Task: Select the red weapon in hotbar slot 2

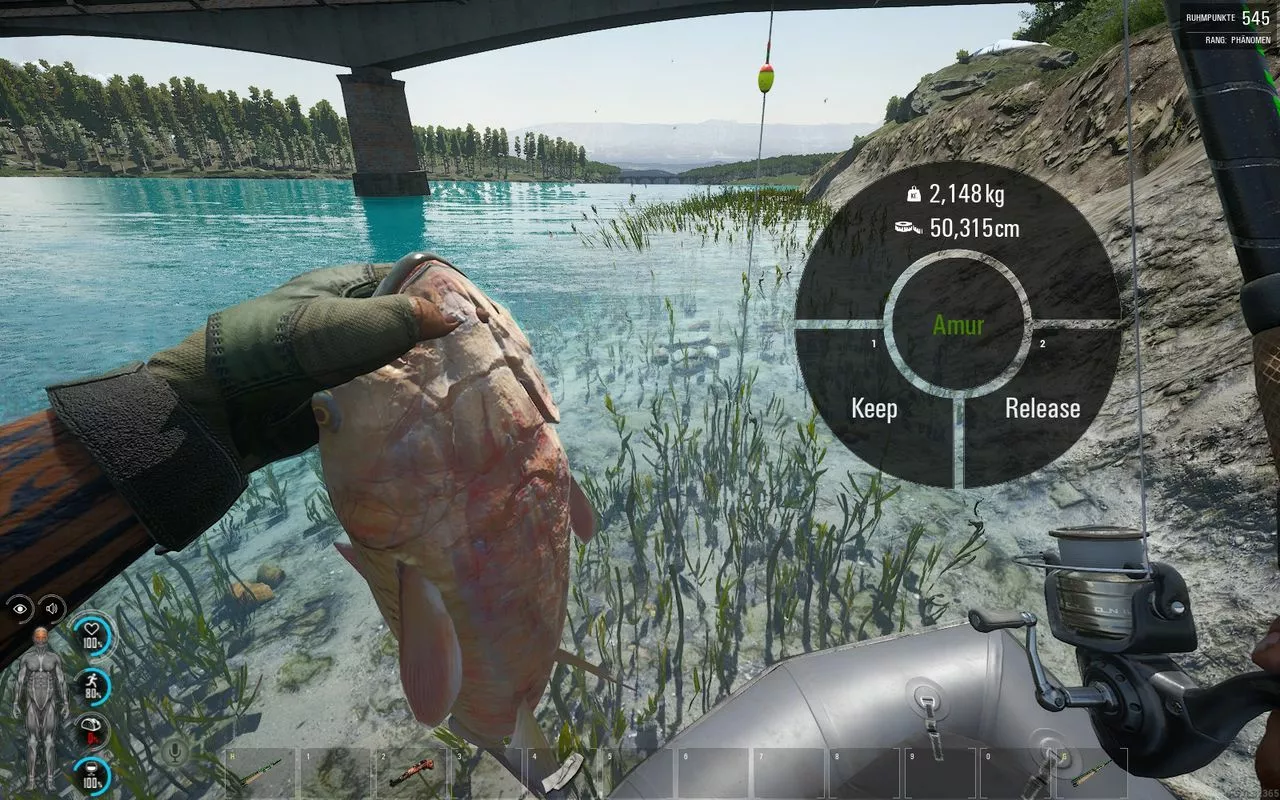Action: pos(411,773)
